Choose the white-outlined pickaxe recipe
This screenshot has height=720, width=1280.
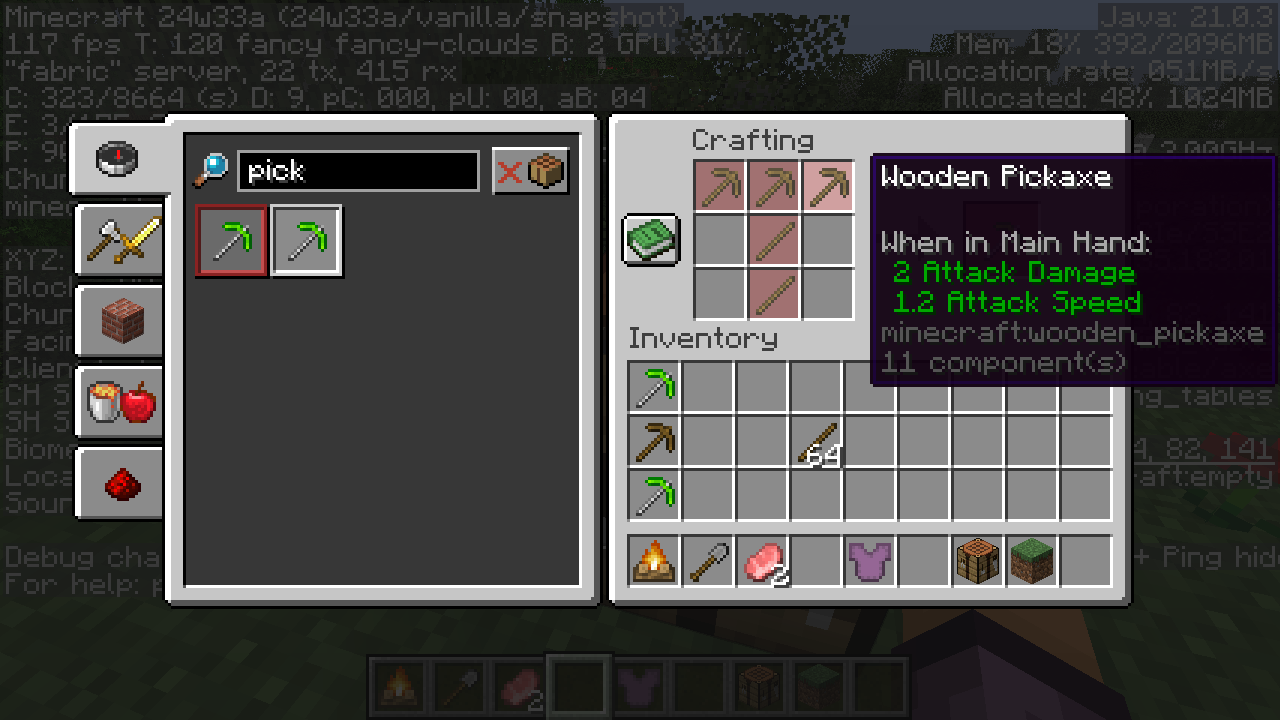[x=307, y=241]
